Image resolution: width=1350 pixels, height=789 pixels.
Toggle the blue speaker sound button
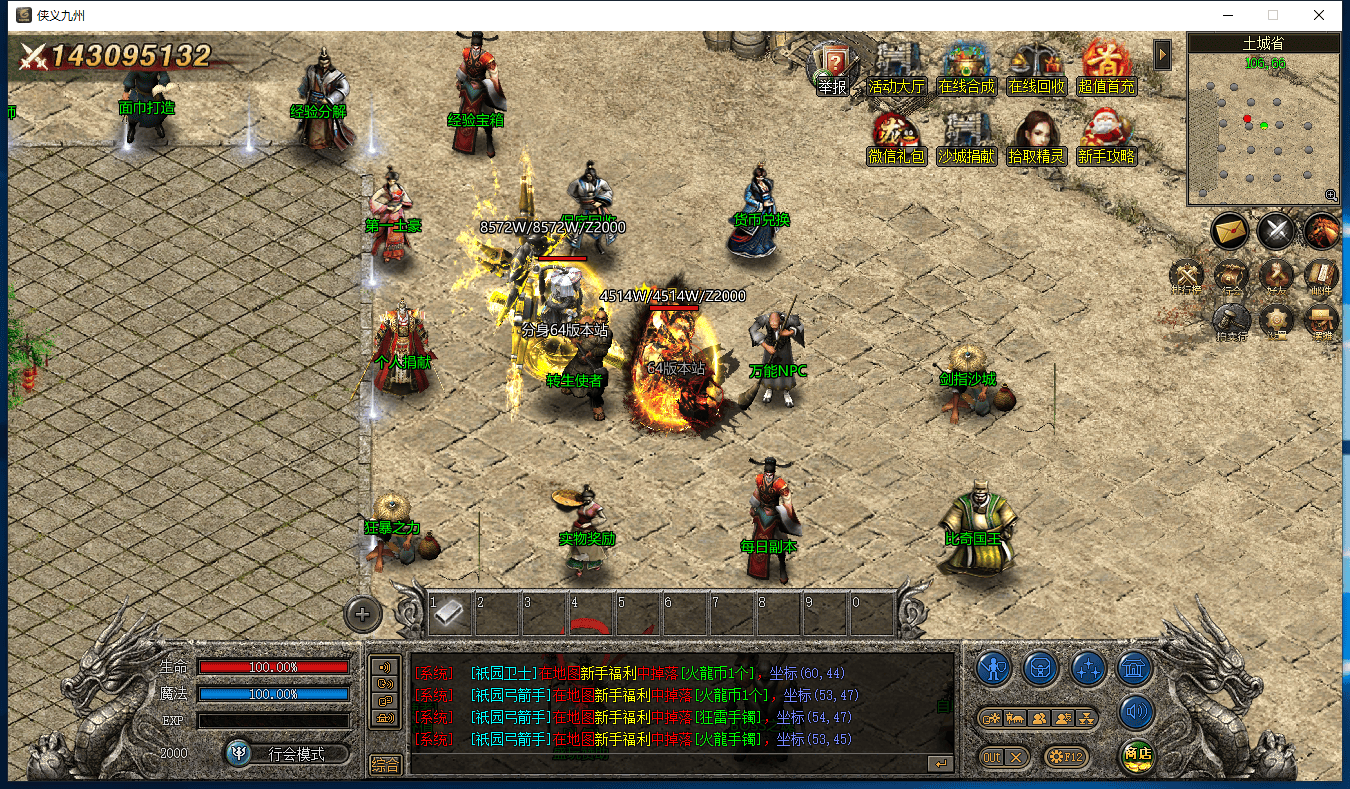pyautogui.click(x=1137, y=713)
